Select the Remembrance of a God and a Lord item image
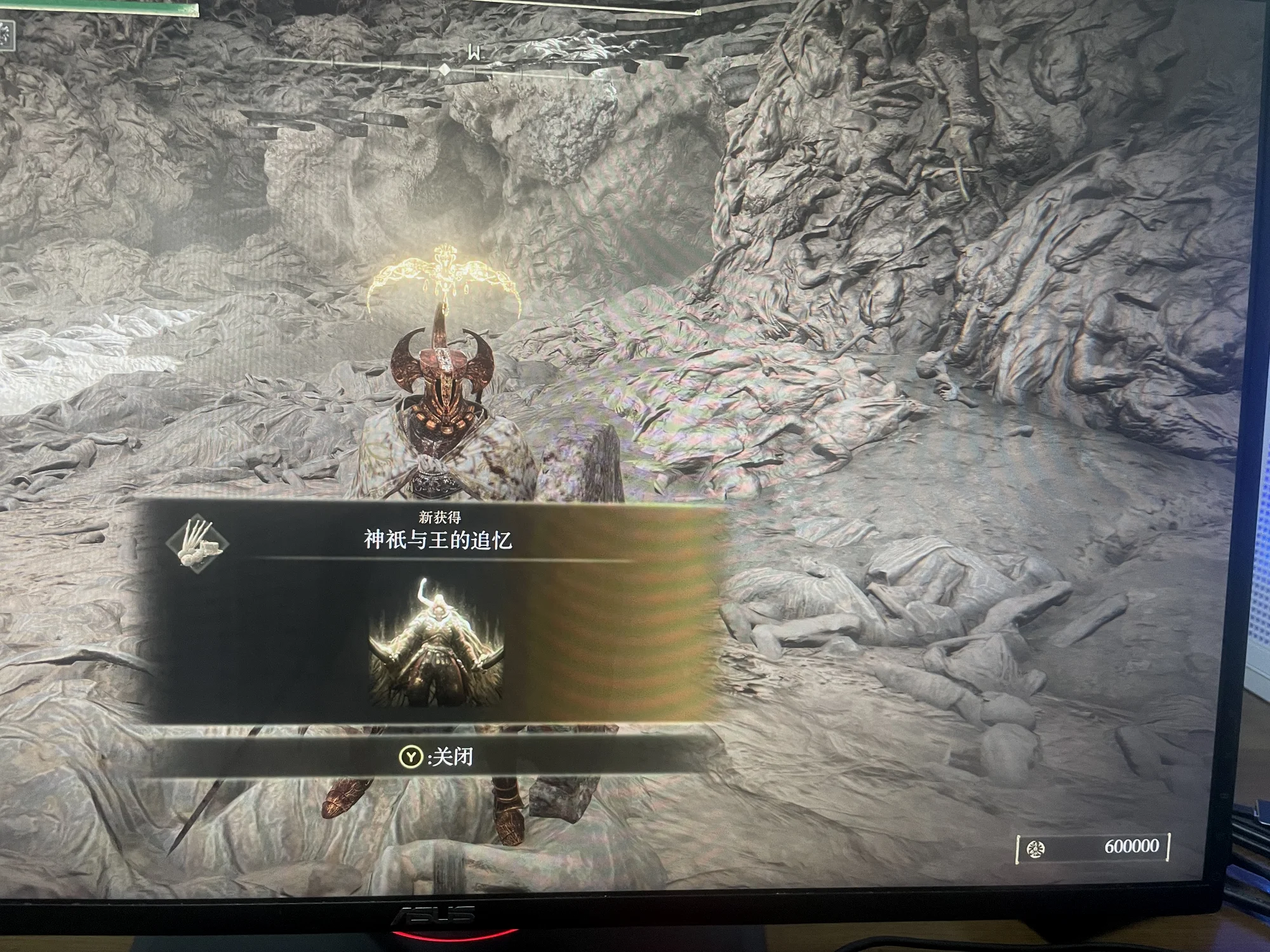The width and height of the screenshot is (1270, 952). 437,642
